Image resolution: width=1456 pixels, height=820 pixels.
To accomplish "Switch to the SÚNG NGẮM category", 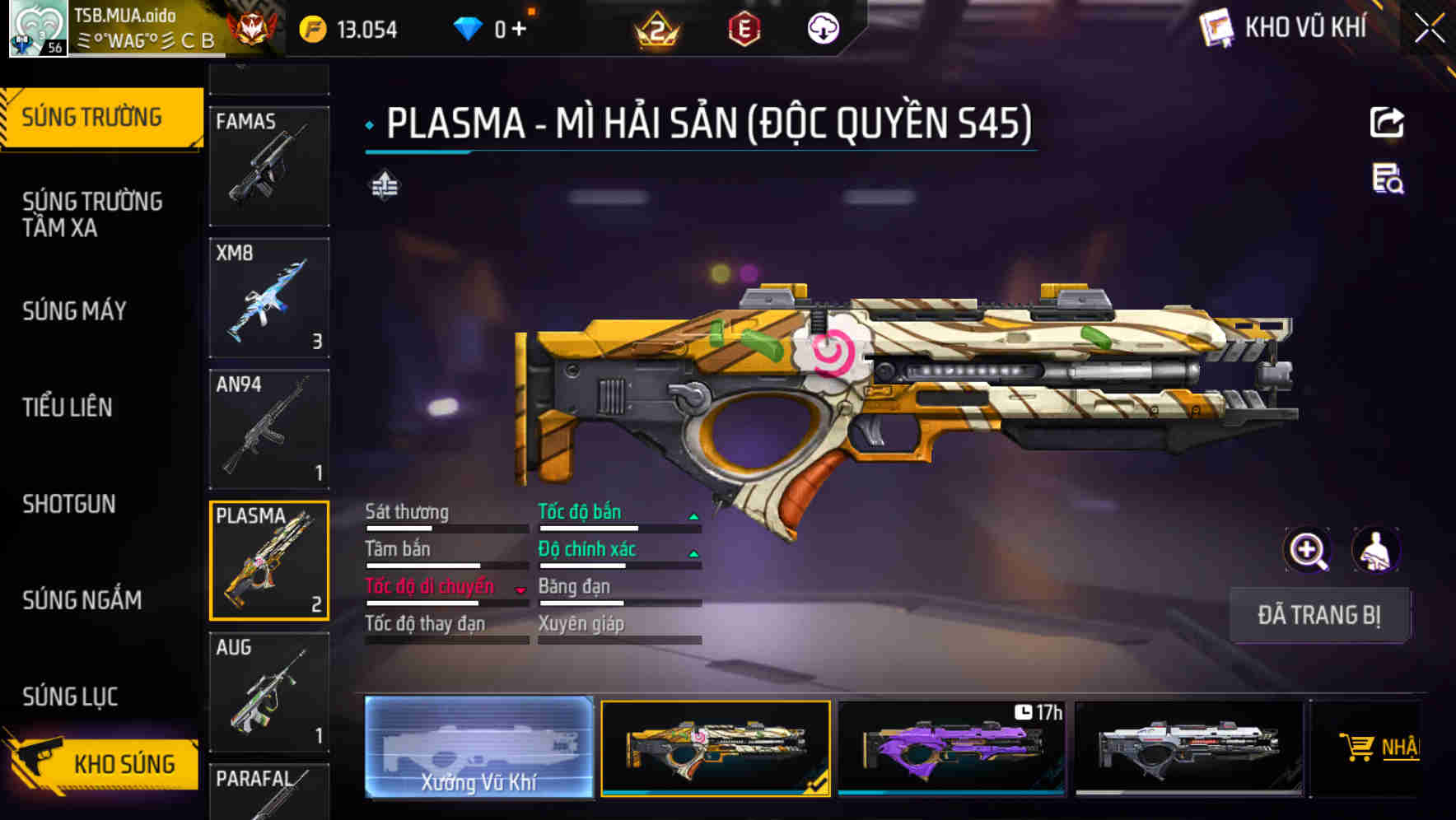I will point(82,601).
